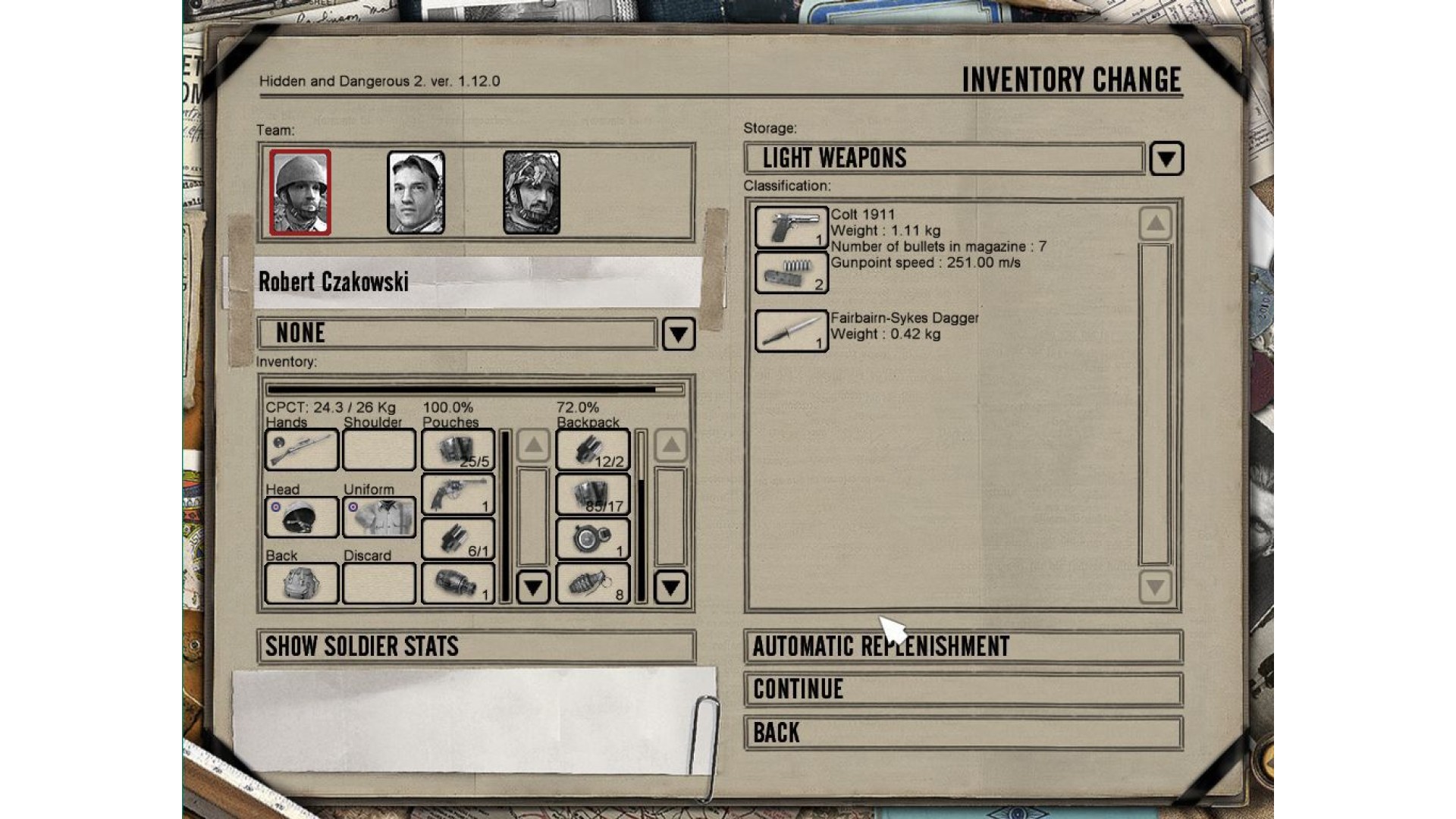The width and height of the screenshot is (1456, 819).
Task: Go Back from the inventory screen
Action: click(x=963, y=733)
